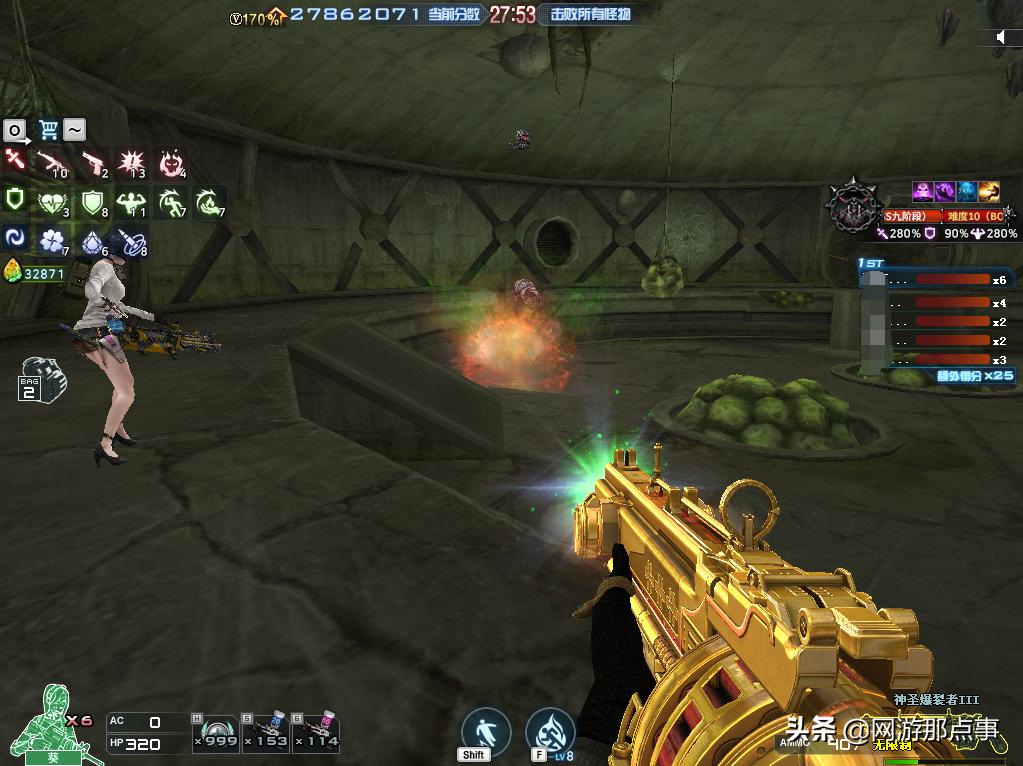Select the blue diamond gem skill

93,241
